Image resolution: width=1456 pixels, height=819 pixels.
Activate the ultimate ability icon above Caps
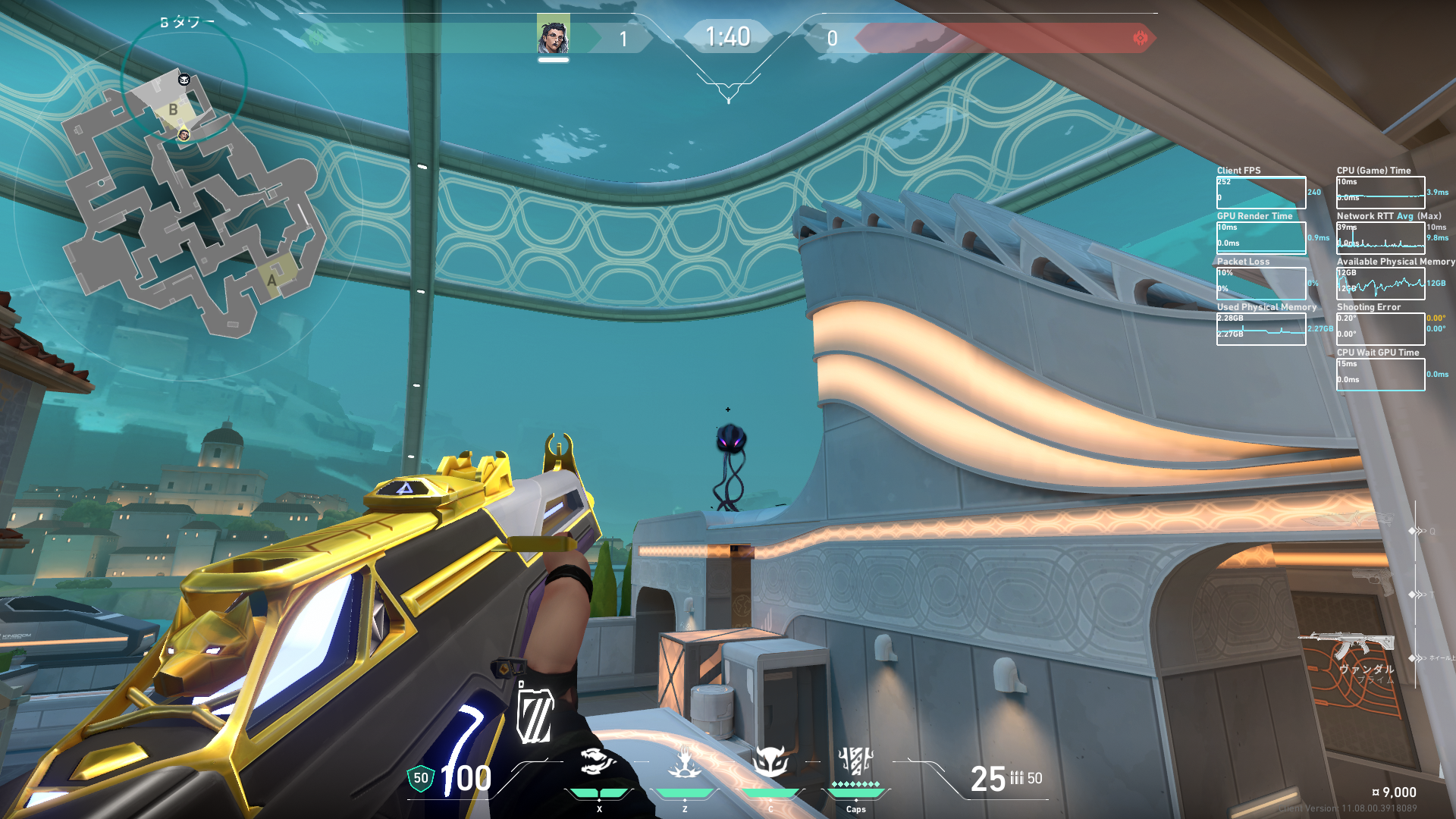tap(855, 760)
